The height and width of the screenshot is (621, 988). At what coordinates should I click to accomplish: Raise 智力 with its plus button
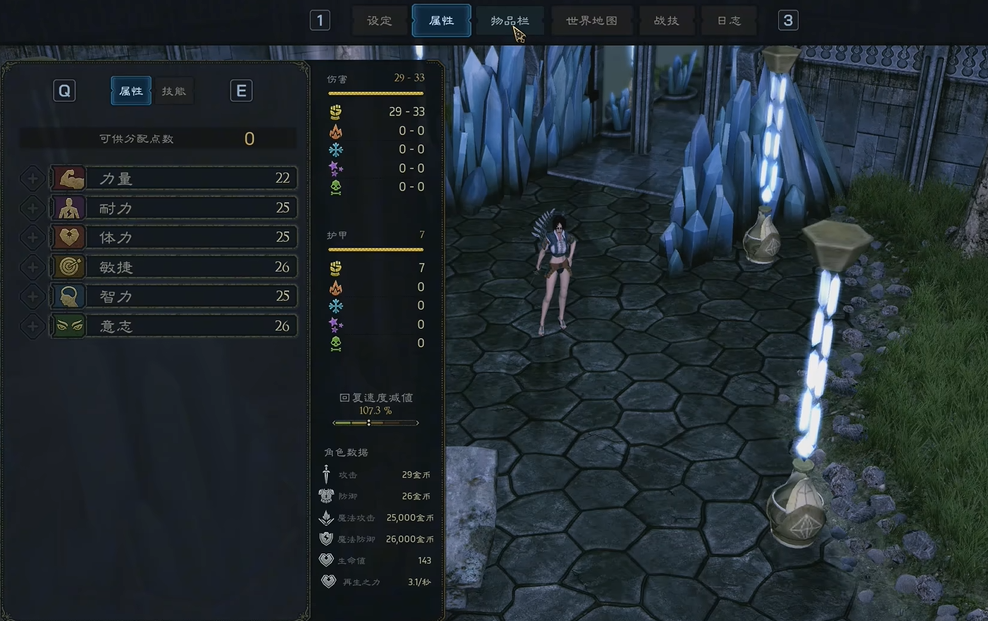tap(32, 296)
